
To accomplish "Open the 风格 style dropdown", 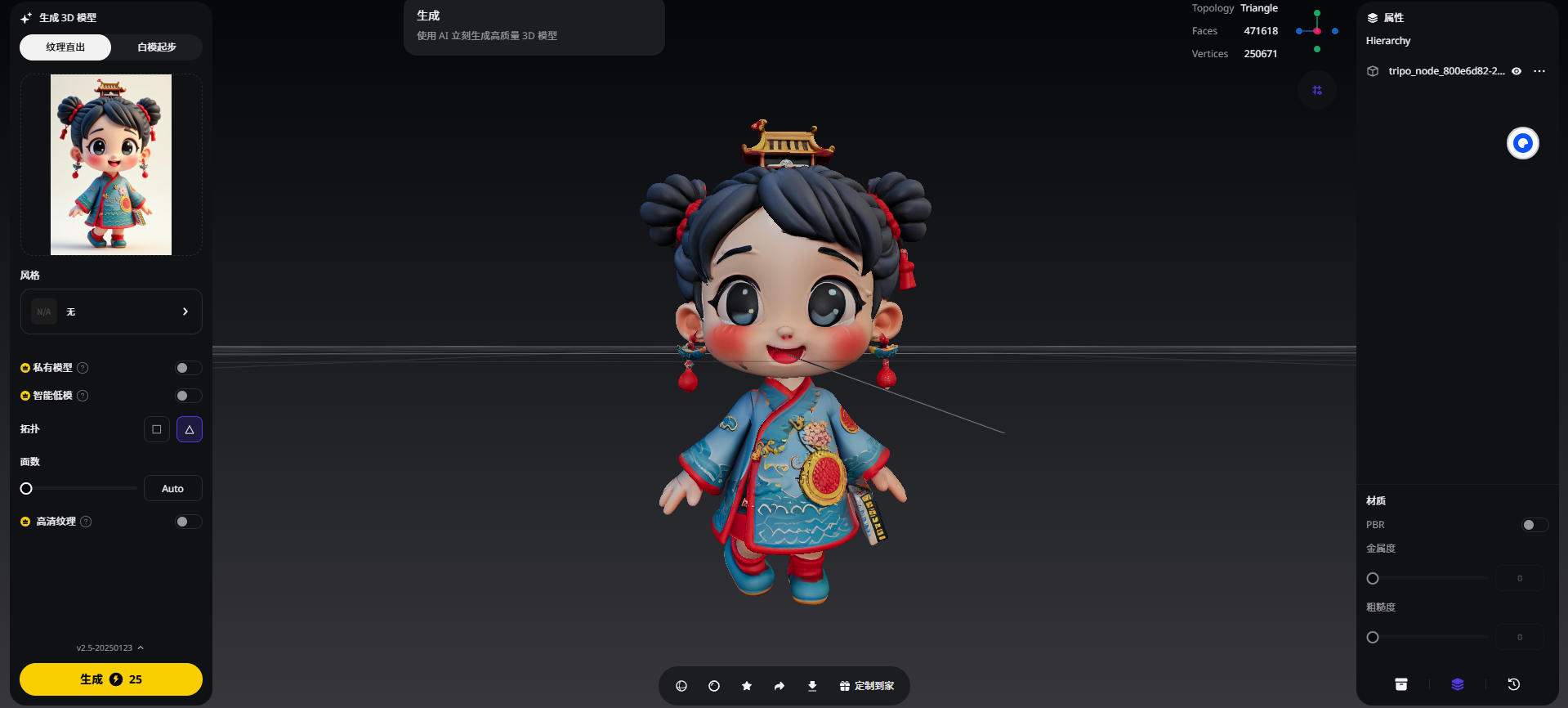I will pos(111,311).
